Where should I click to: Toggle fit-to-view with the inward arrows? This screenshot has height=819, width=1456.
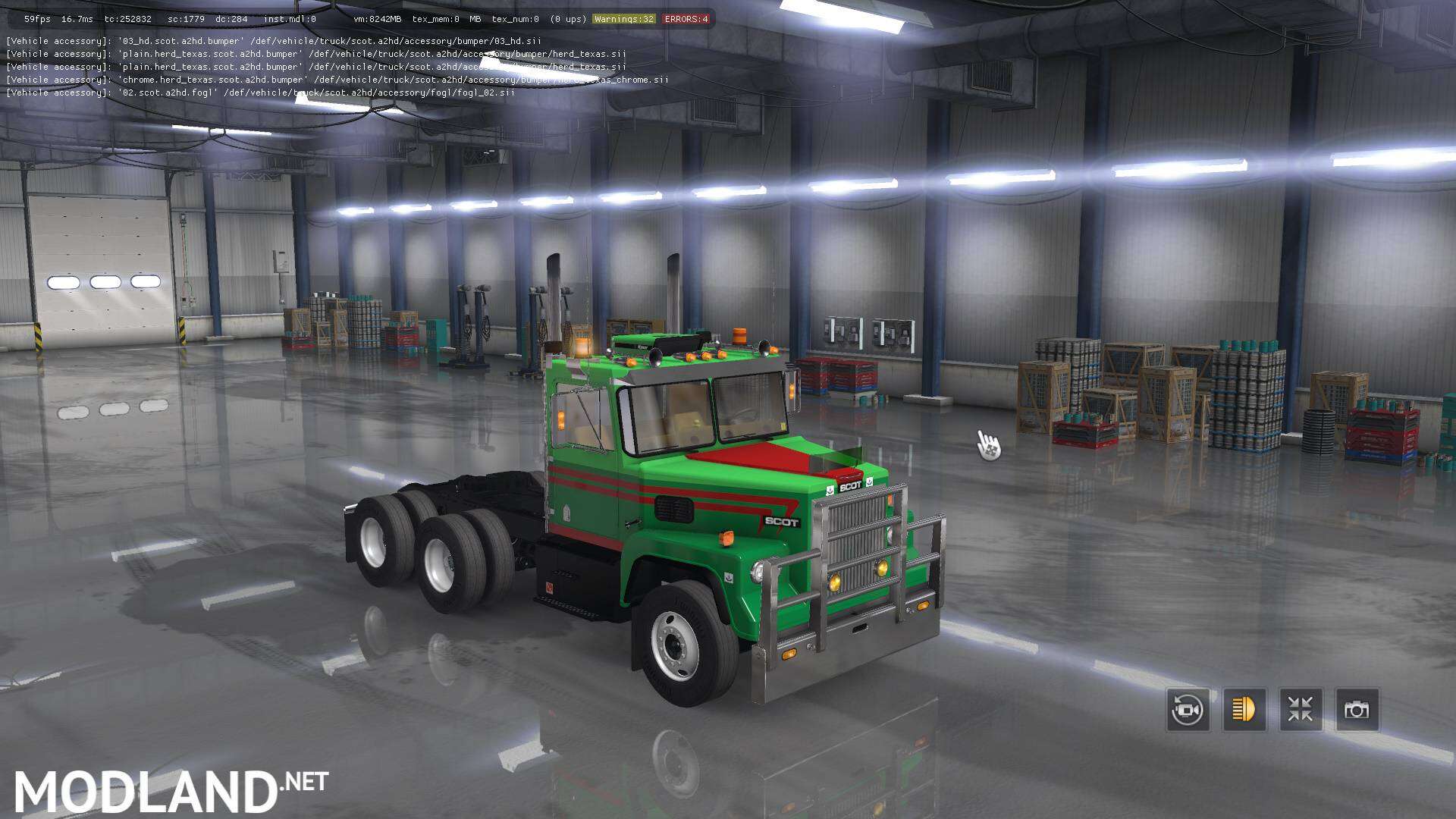[1301, 710]
